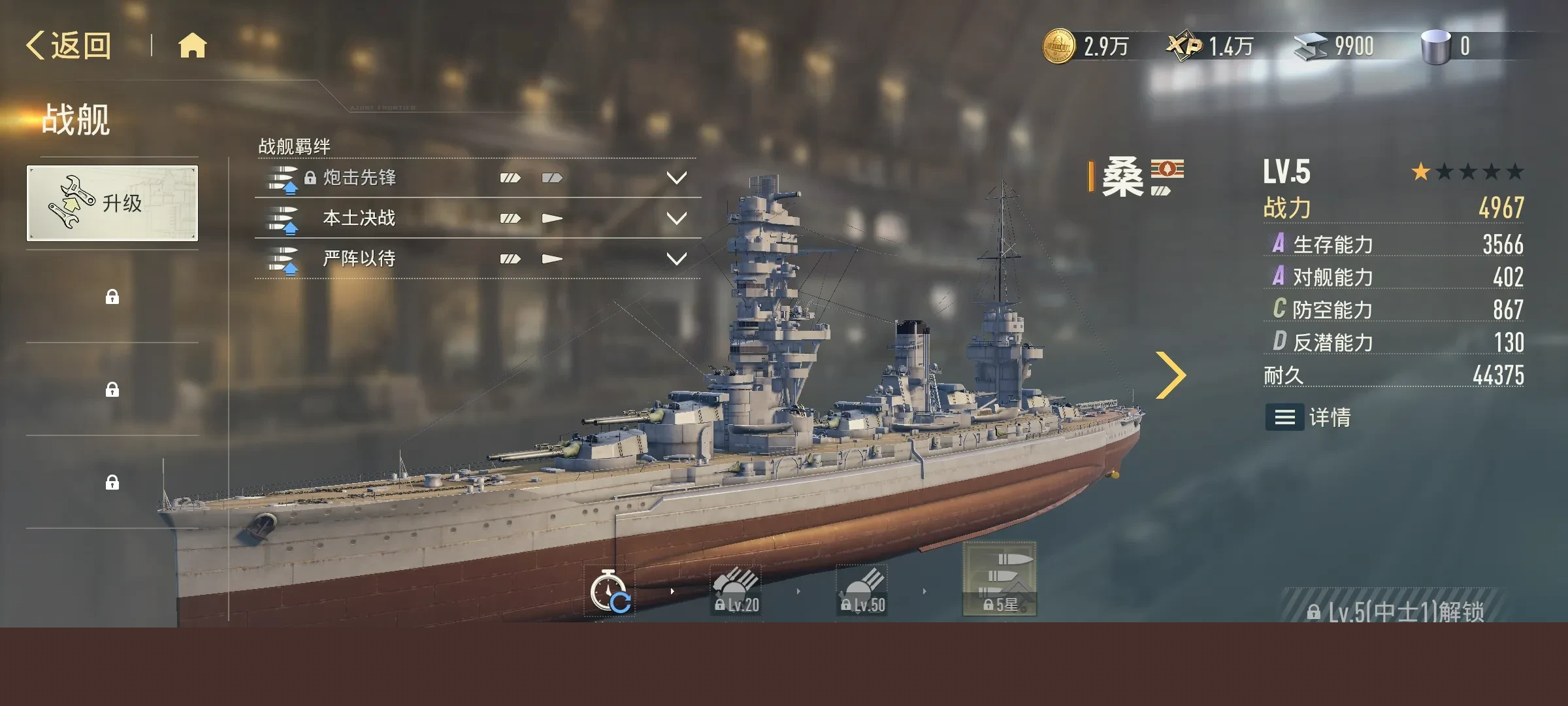The image size is (1568, 706).
Task: Click the Lv.5 中士1 unlock button
Action: point(1396,611)
